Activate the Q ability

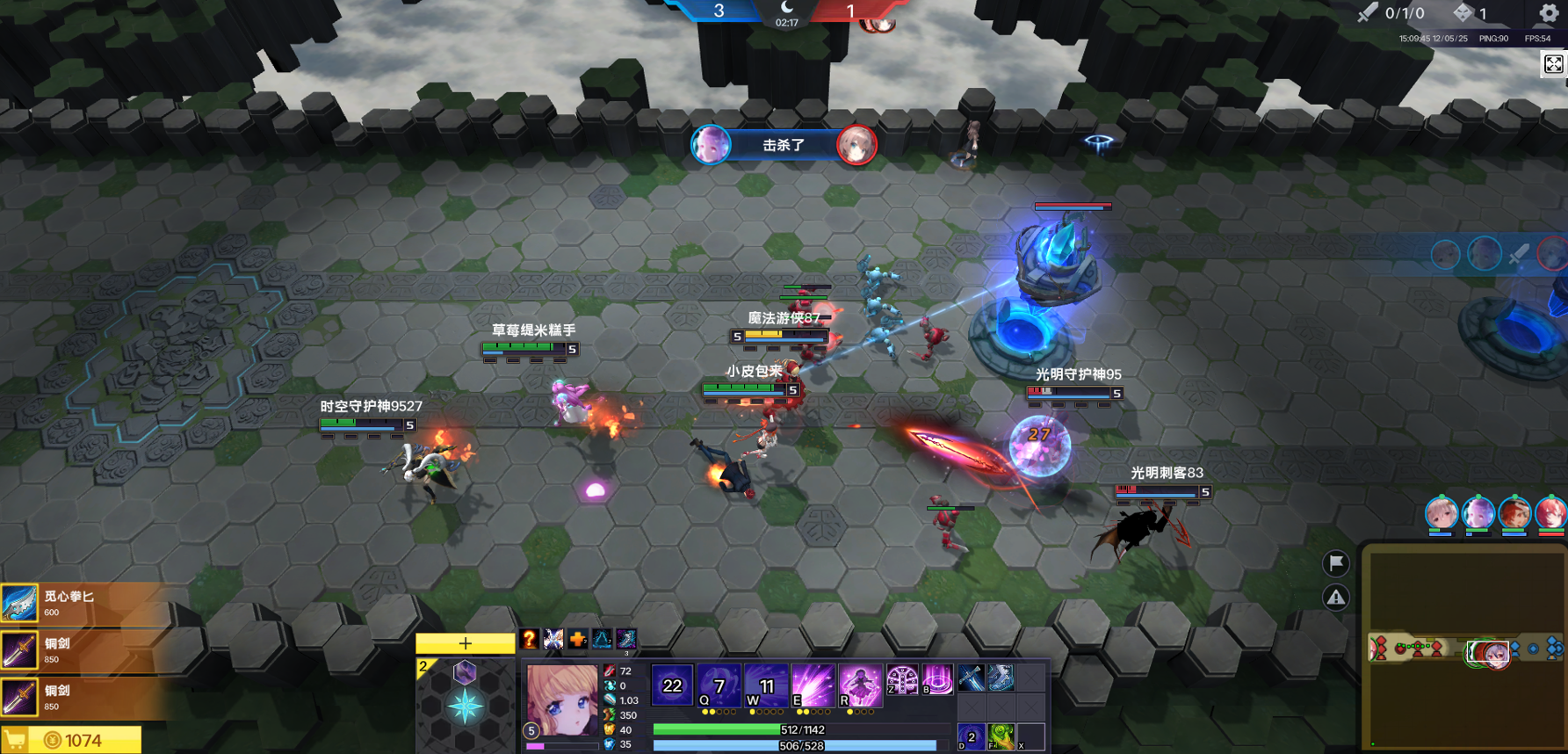click(719, 685)
